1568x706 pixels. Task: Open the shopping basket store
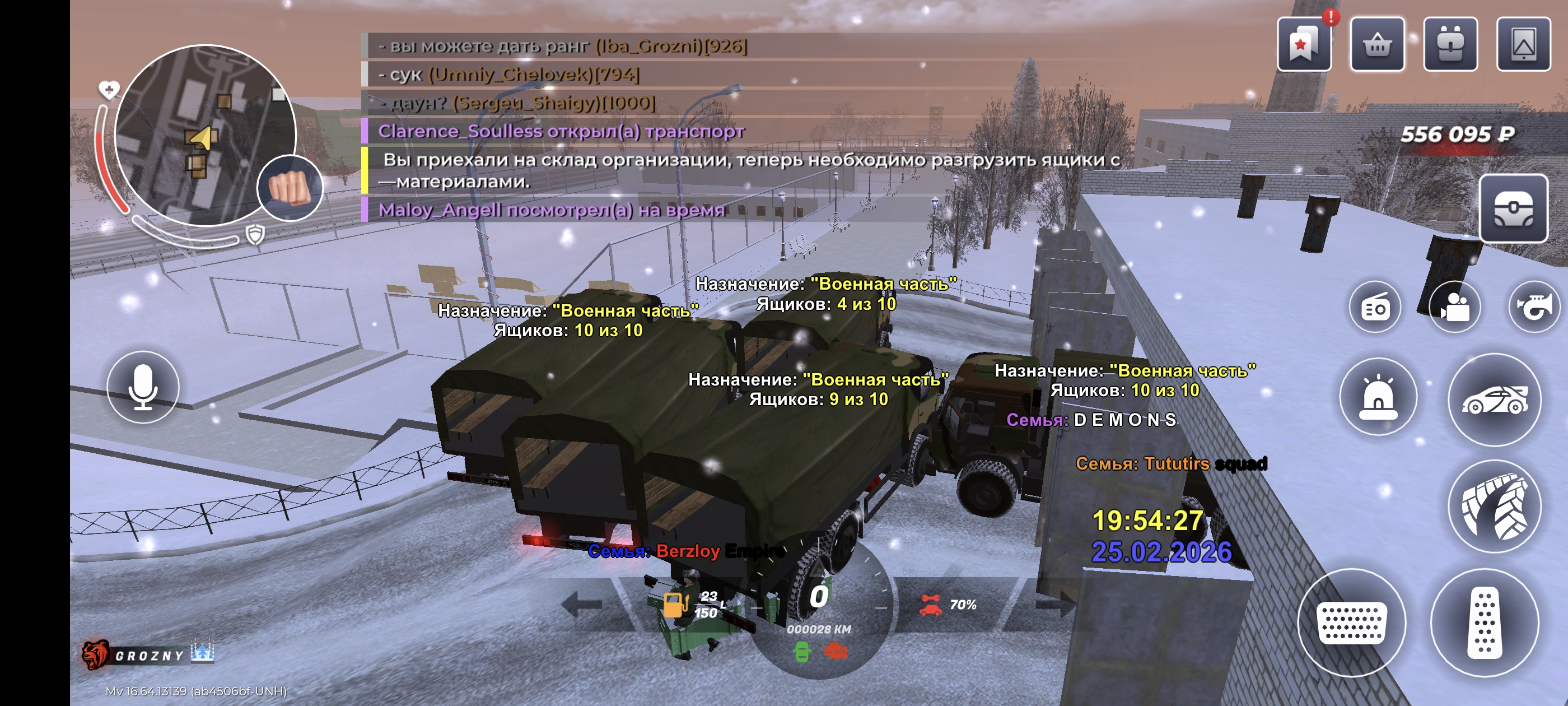(1377, 45)
